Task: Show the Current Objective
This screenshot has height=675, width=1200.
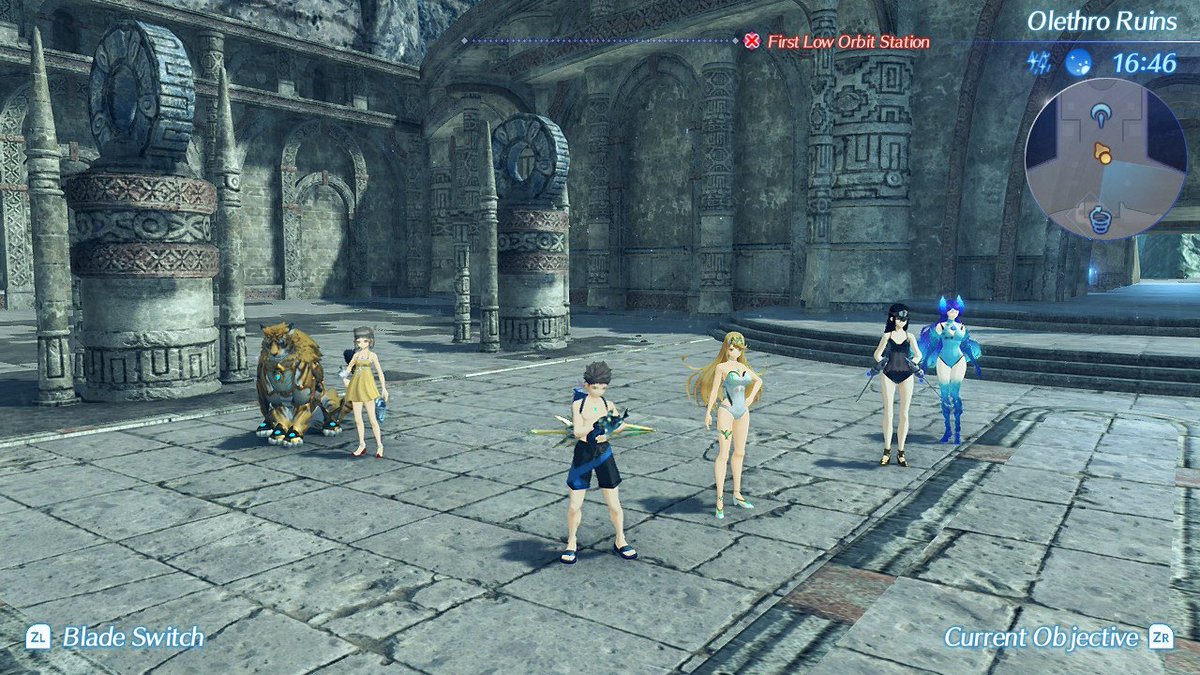Action: pos(1056,637)
